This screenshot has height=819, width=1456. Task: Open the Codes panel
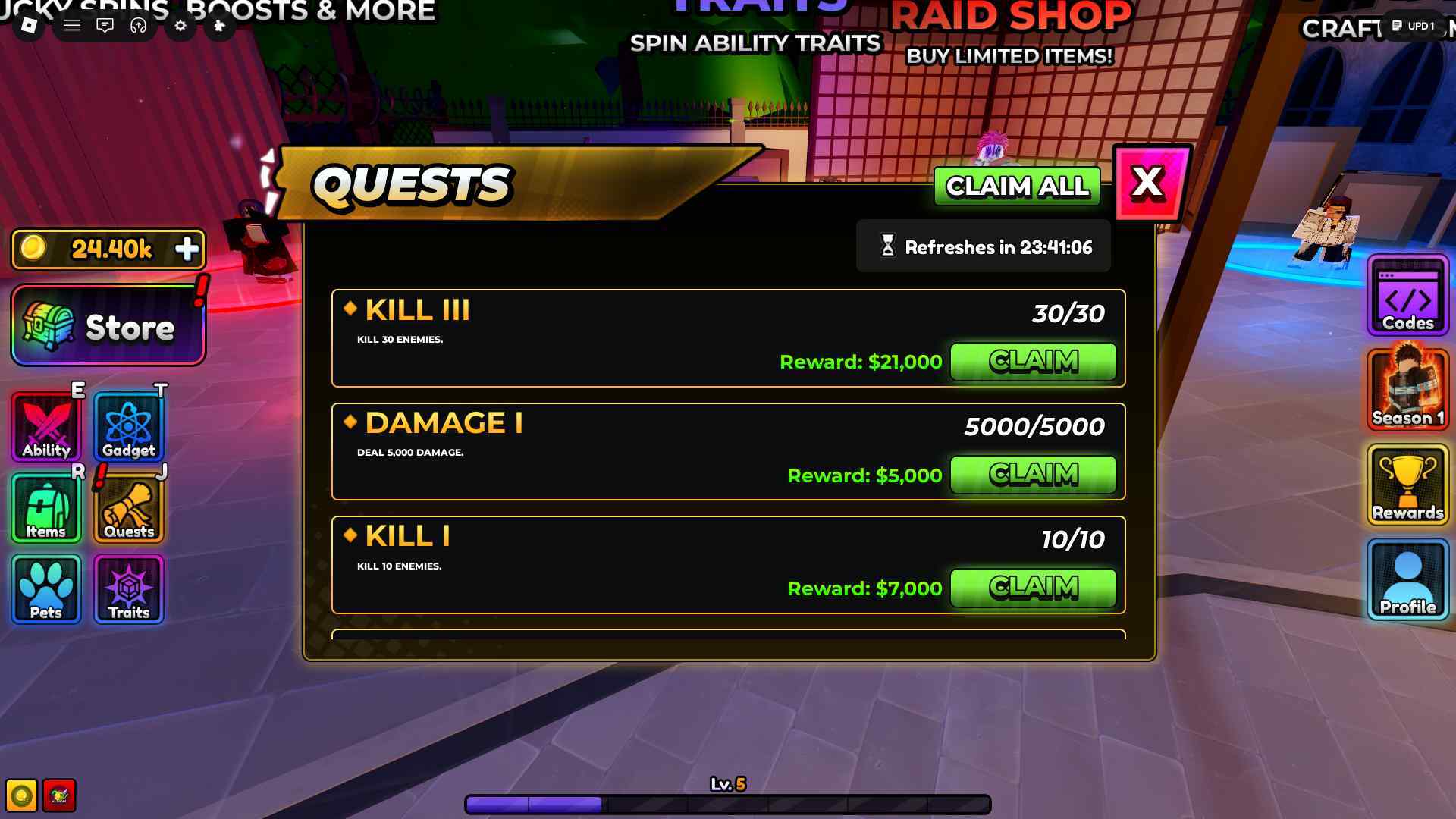1407,302
